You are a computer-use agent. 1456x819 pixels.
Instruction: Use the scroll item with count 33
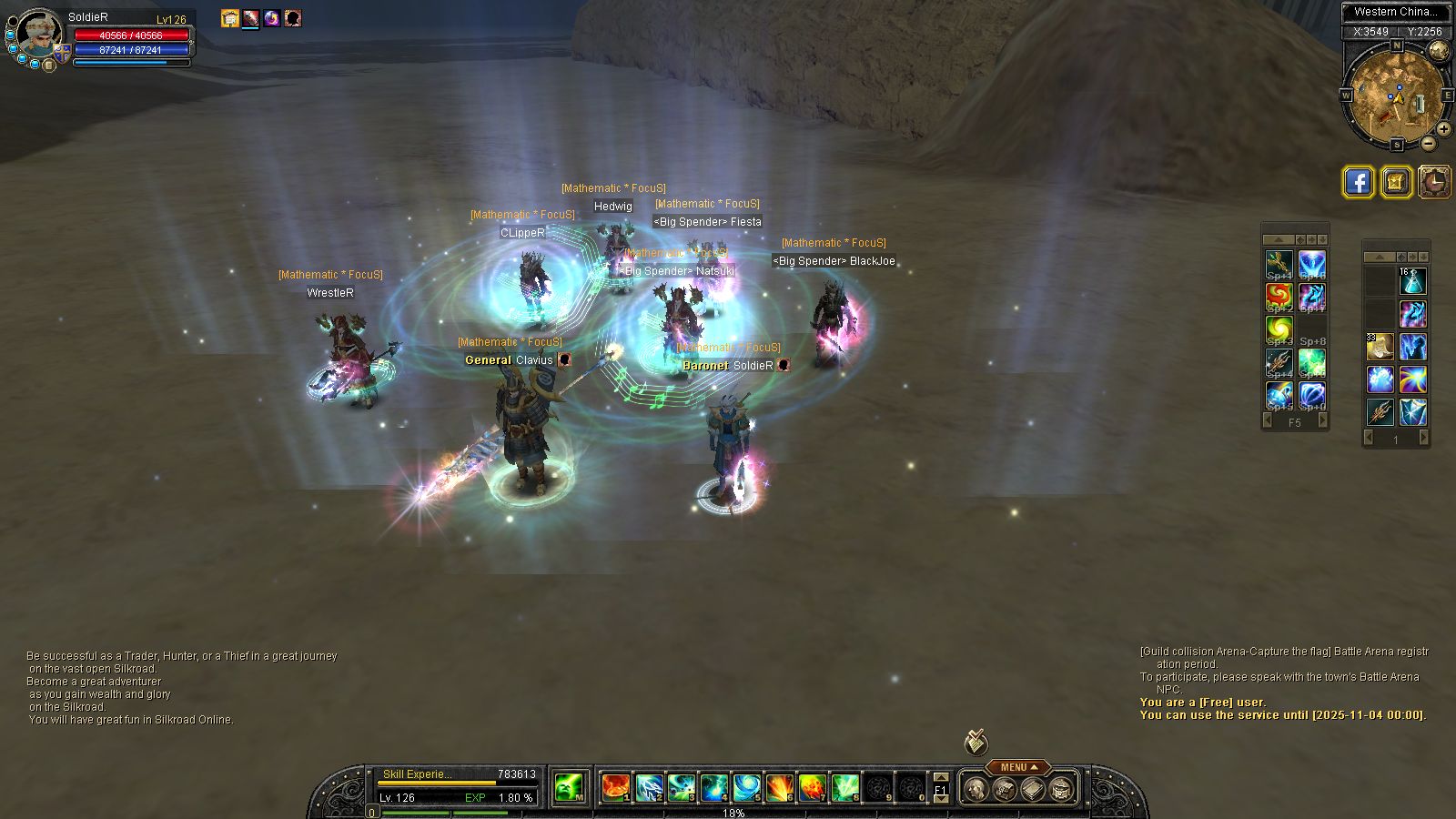1380,347
